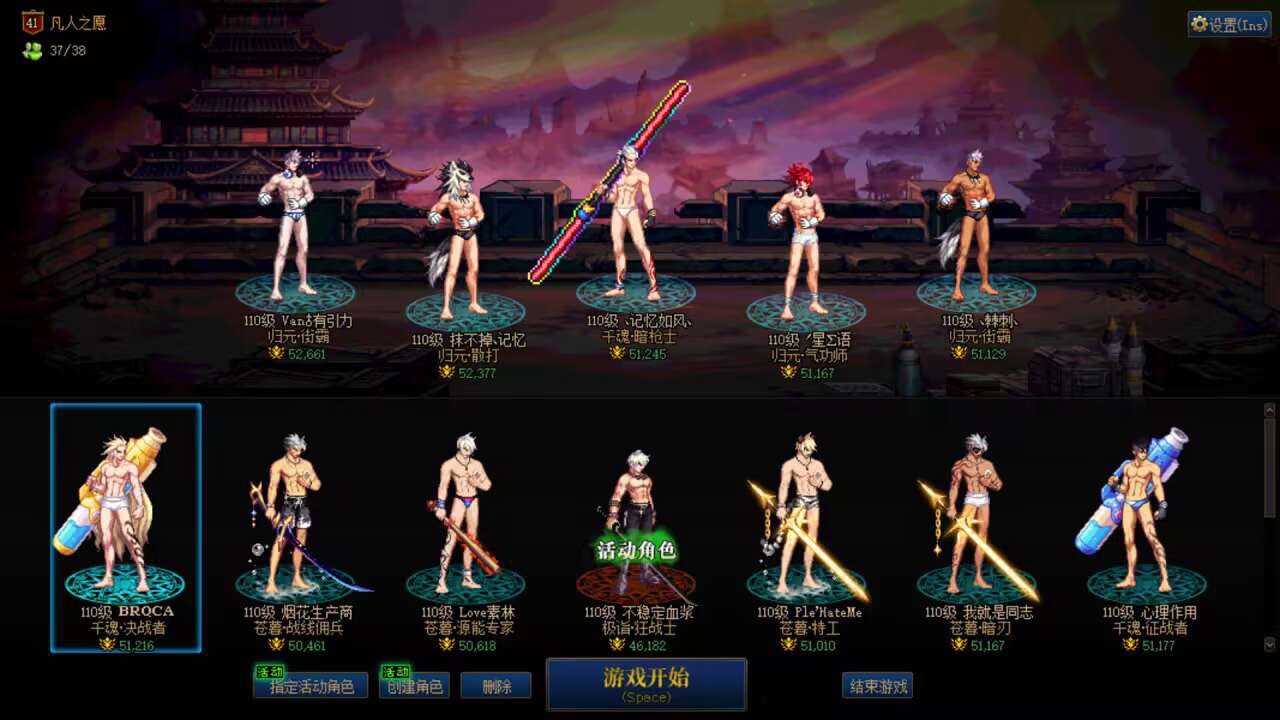Choose the 指定活动角色 button
The image size is (1280, 720).
tap(311, 686)
